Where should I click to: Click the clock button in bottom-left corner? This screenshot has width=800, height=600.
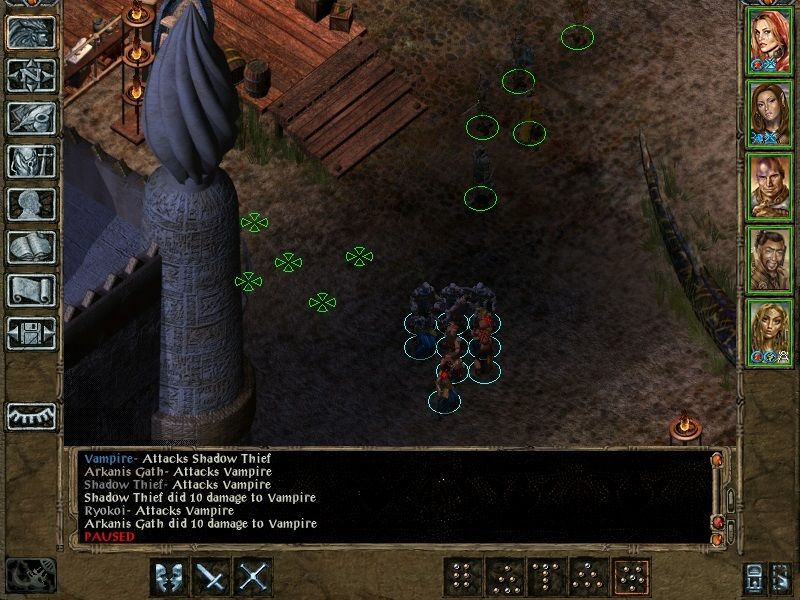pos(30,575)
